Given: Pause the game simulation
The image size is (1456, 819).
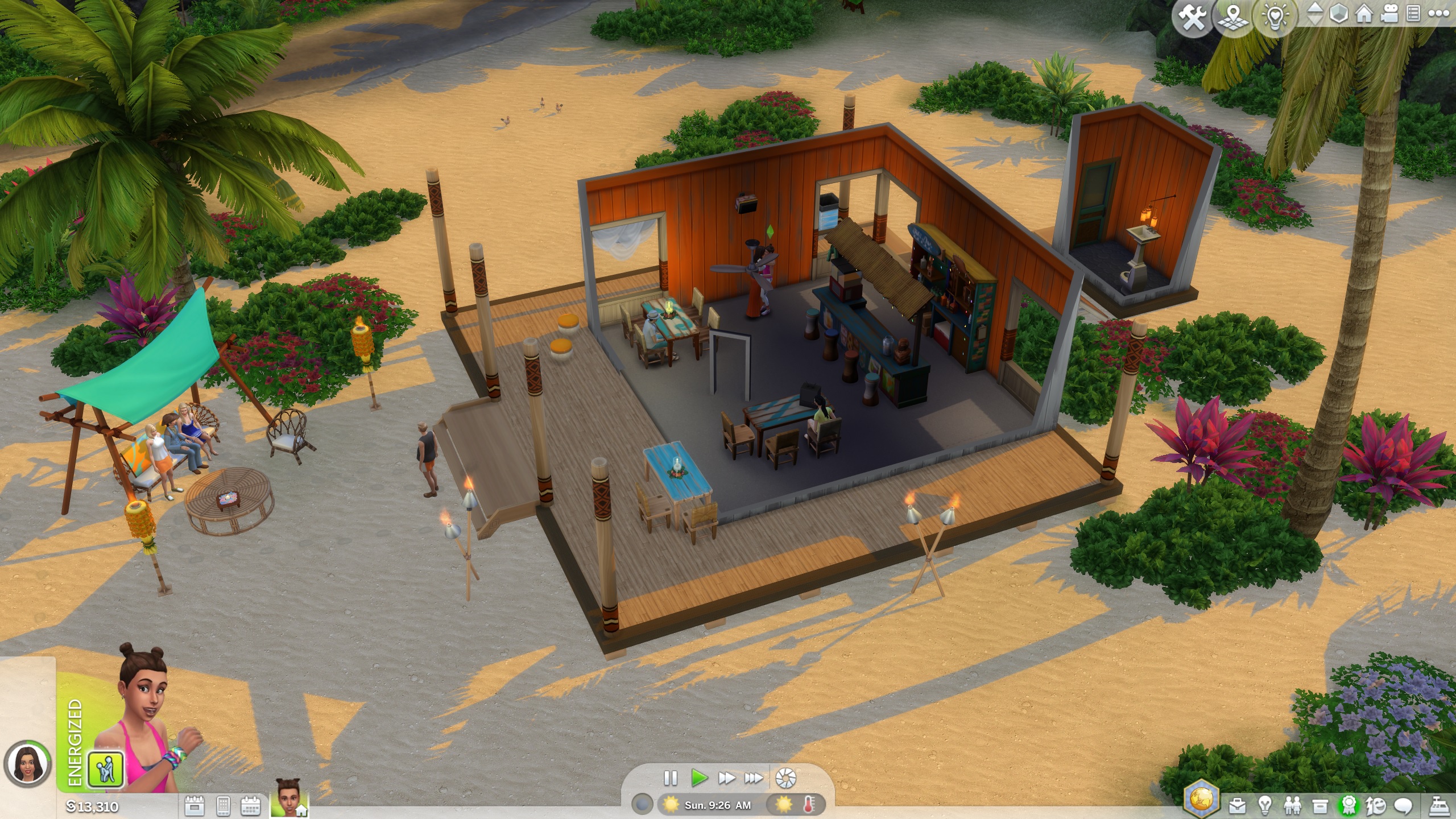Looking at the screenshot, I should click(671, 779).
